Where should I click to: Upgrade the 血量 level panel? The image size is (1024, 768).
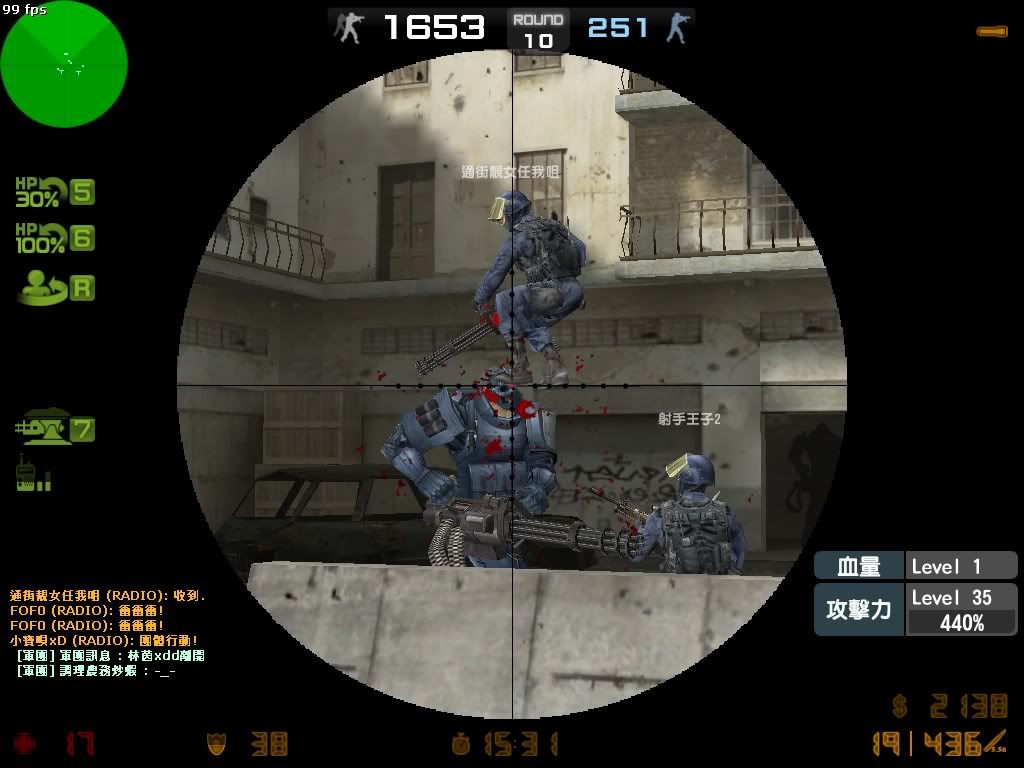coord(915,566)
